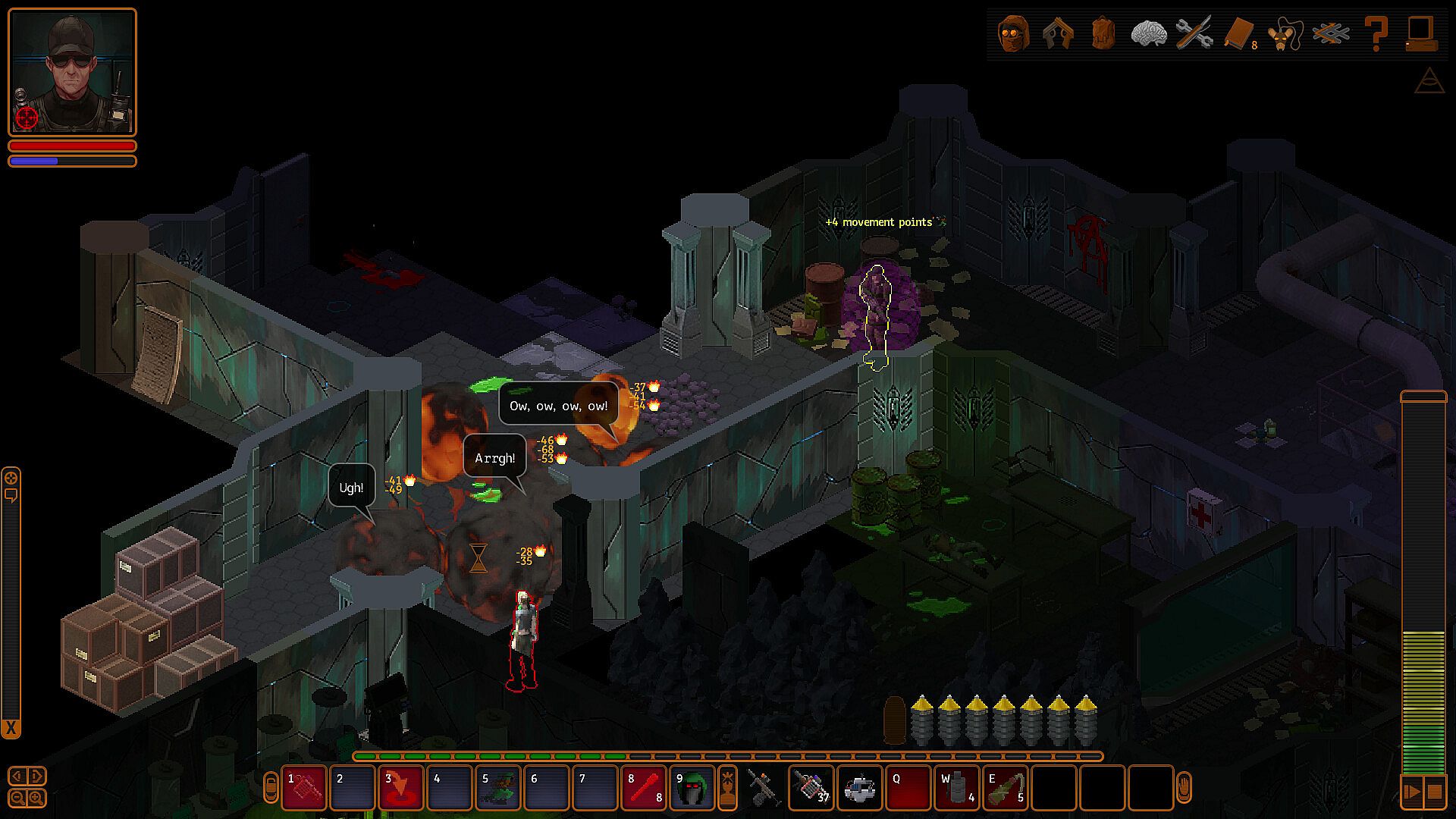1456x819 pixels.
Task: Select the ammo slot showing 37
Action: (x=811, y=788)
